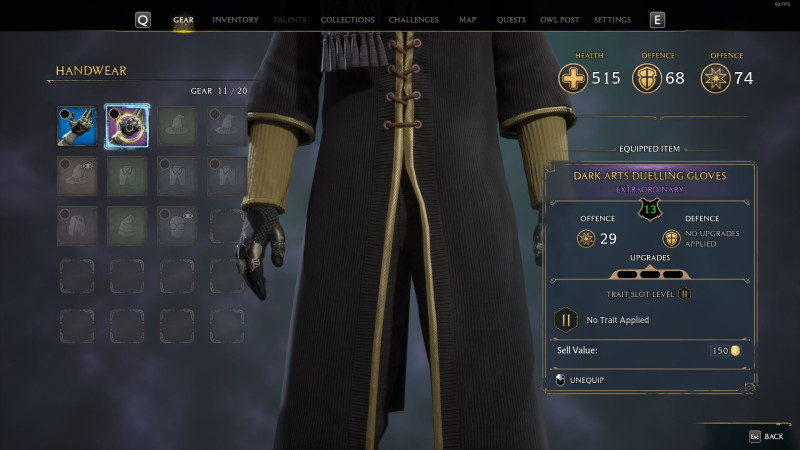The width and height of the screenshot is (800, 450).
Task: Select the Gear tab
Action: 183,20
